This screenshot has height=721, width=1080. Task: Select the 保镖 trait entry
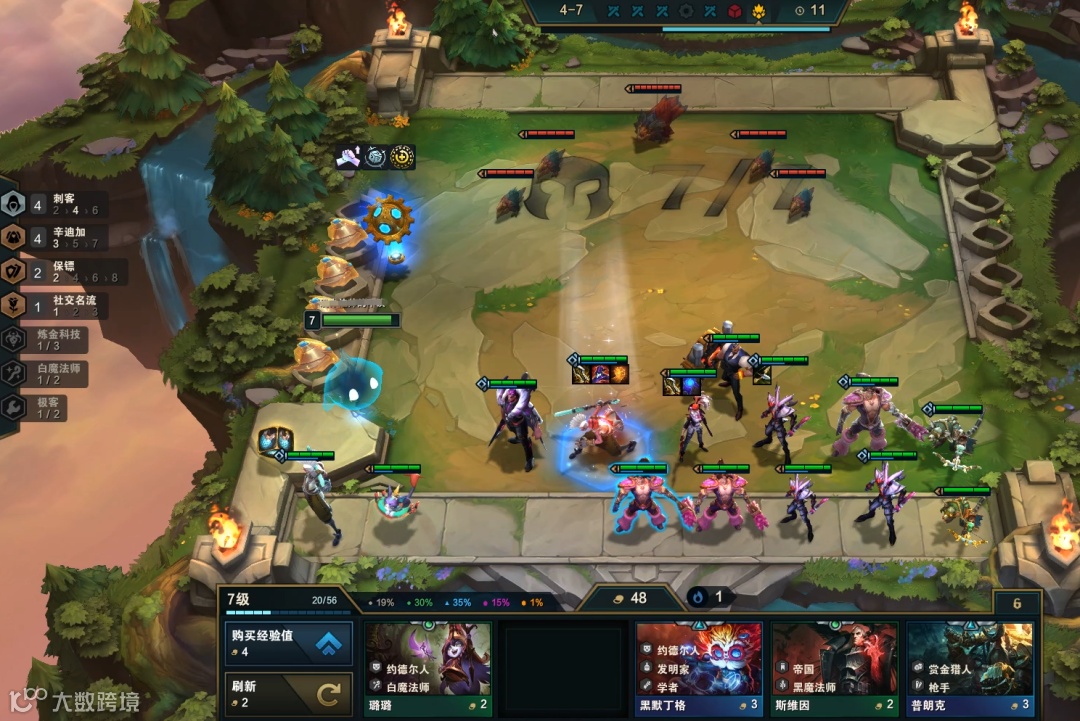click(48, 270)
